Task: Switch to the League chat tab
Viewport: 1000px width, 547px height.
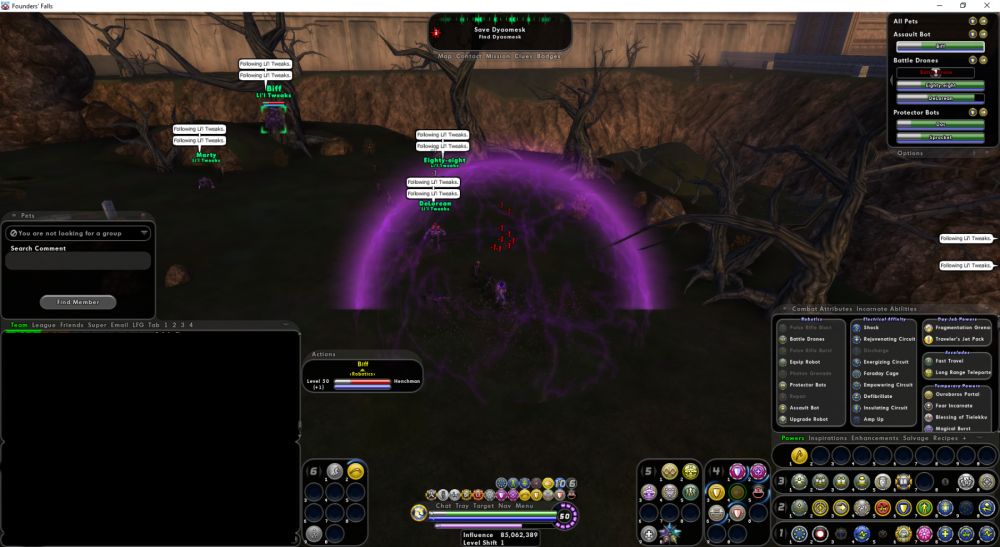Action: [43, 325]
